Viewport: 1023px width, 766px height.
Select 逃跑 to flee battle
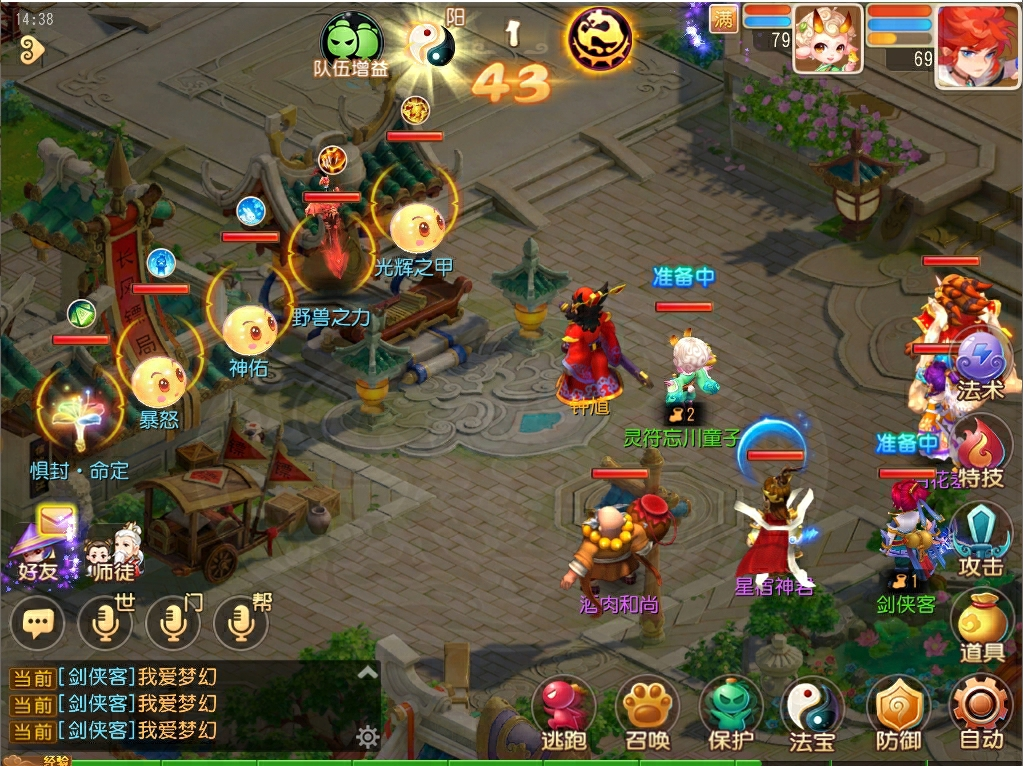(x=563, y=712)
